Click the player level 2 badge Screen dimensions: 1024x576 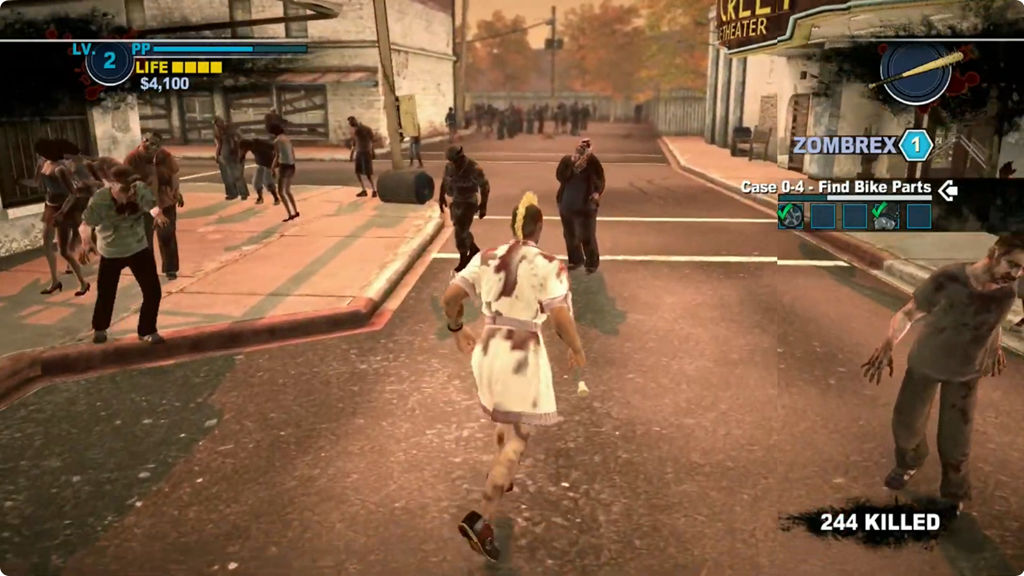point(109,62)
